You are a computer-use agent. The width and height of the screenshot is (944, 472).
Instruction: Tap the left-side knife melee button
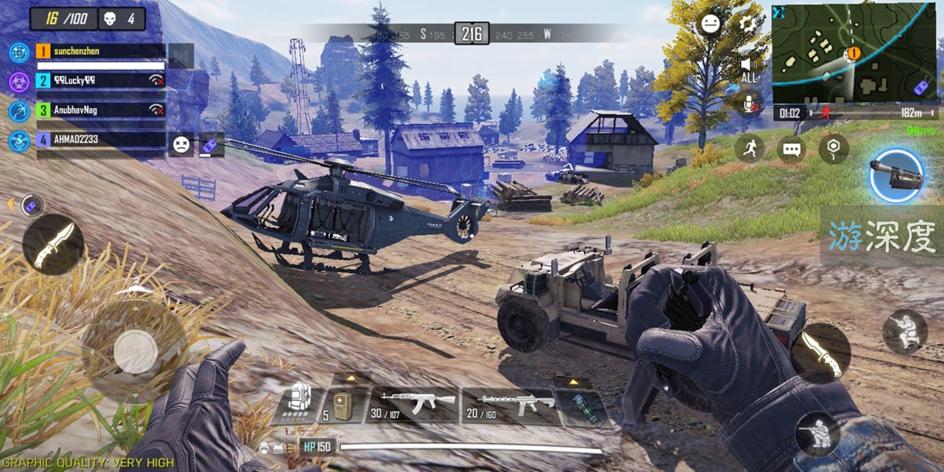click(x=53, y=244)
